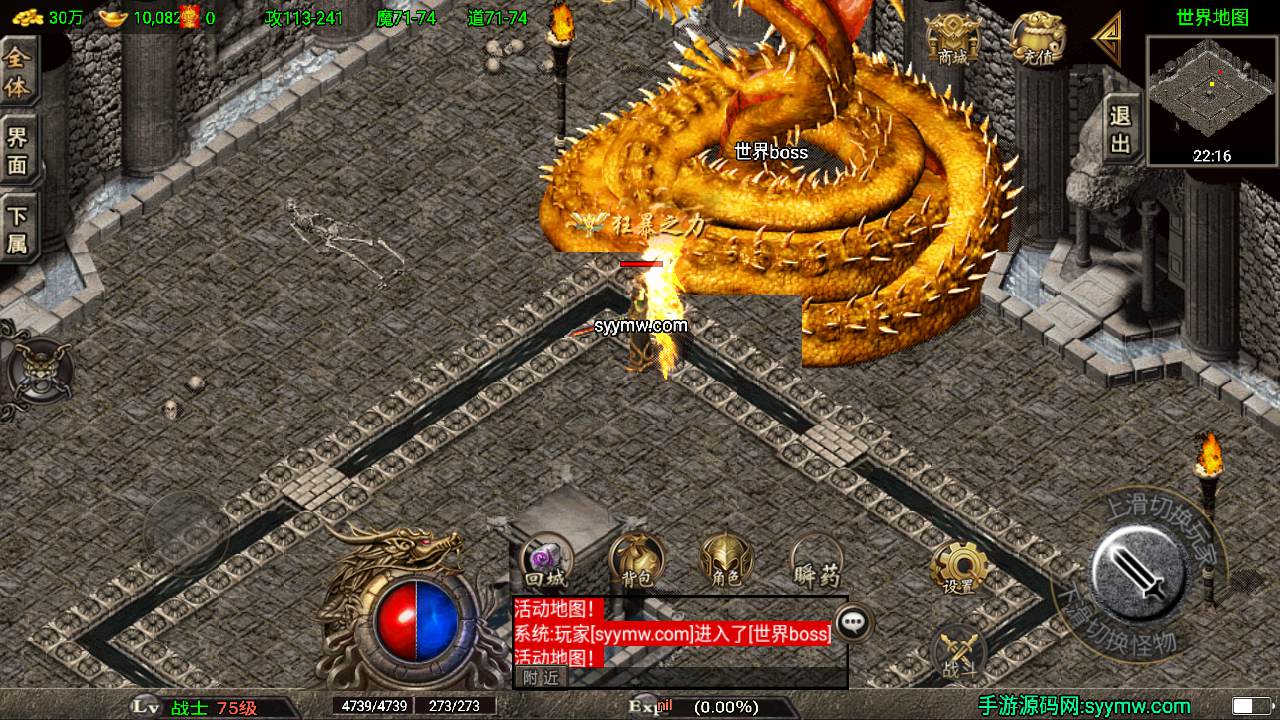Open the 世界地图 world map

click(1212, 17)
